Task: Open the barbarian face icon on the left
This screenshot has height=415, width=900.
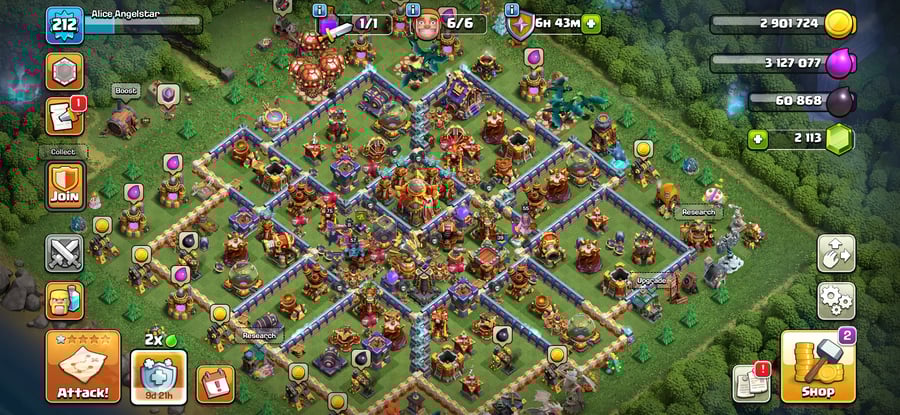Action: [x=64, y=300]
